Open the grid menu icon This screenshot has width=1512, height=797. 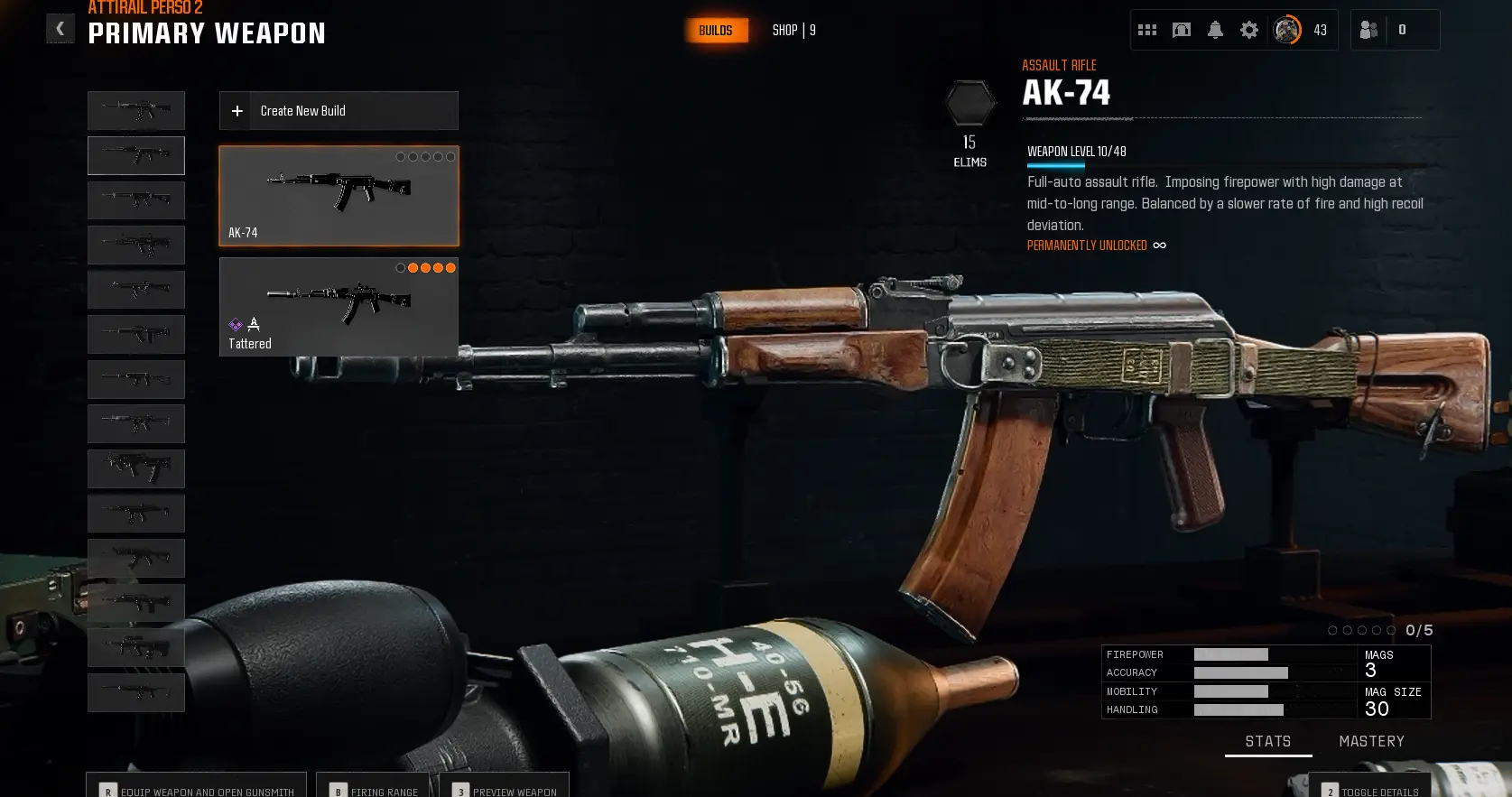click(x=1147, y=30)
